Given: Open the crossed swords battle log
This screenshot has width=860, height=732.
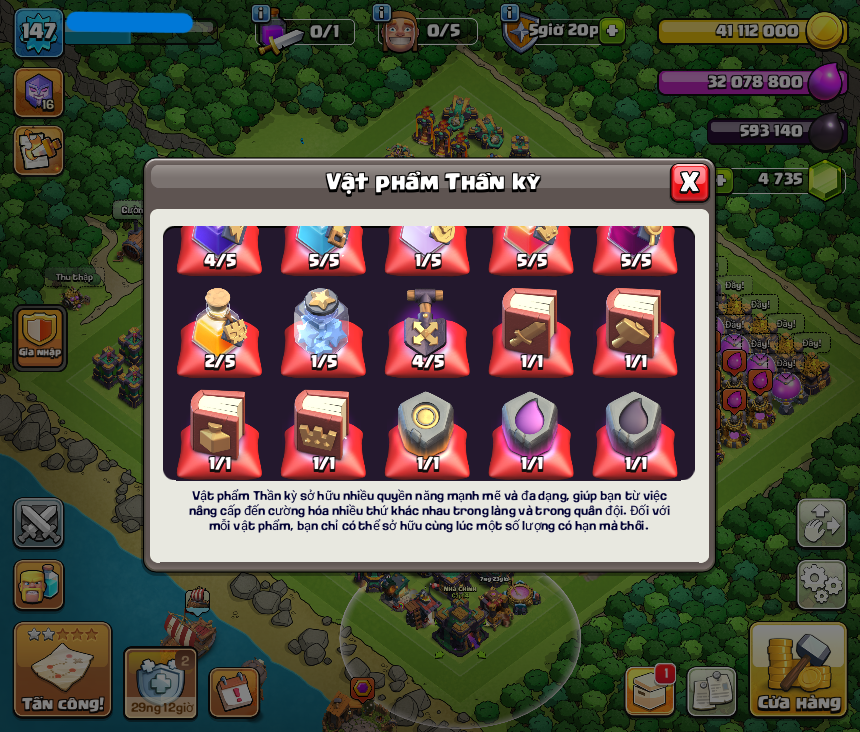Looking at the screenshot, I should pos(39,523).
